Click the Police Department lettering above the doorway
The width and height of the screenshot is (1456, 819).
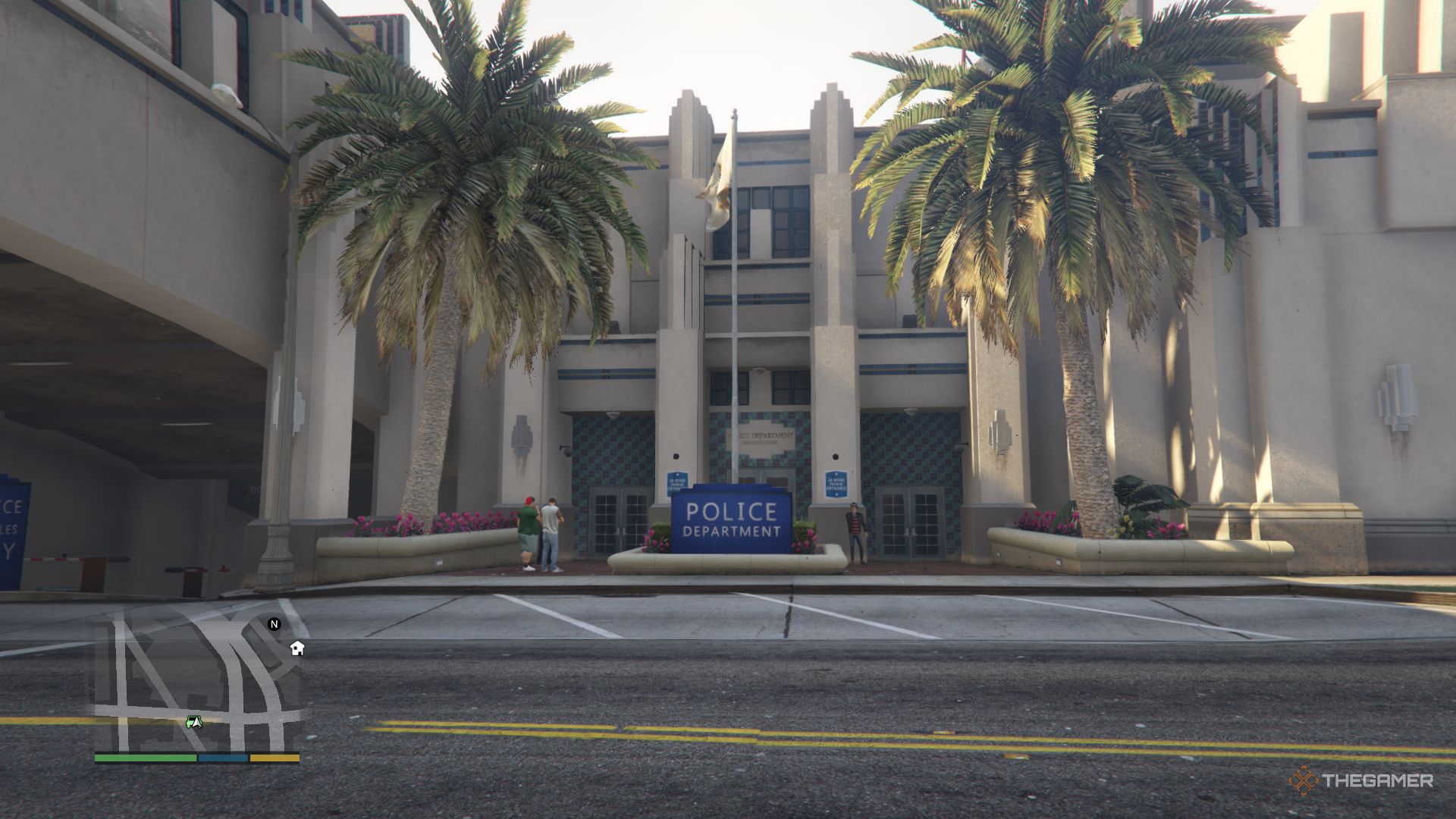pos(761,435)
